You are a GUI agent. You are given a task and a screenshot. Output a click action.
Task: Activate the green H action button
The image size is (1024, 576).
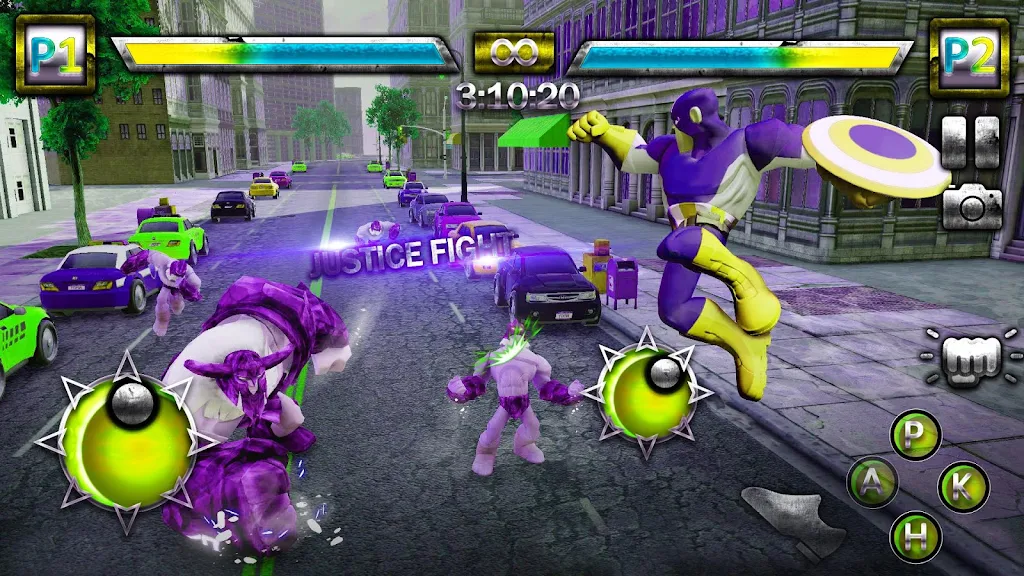[916, 536]
